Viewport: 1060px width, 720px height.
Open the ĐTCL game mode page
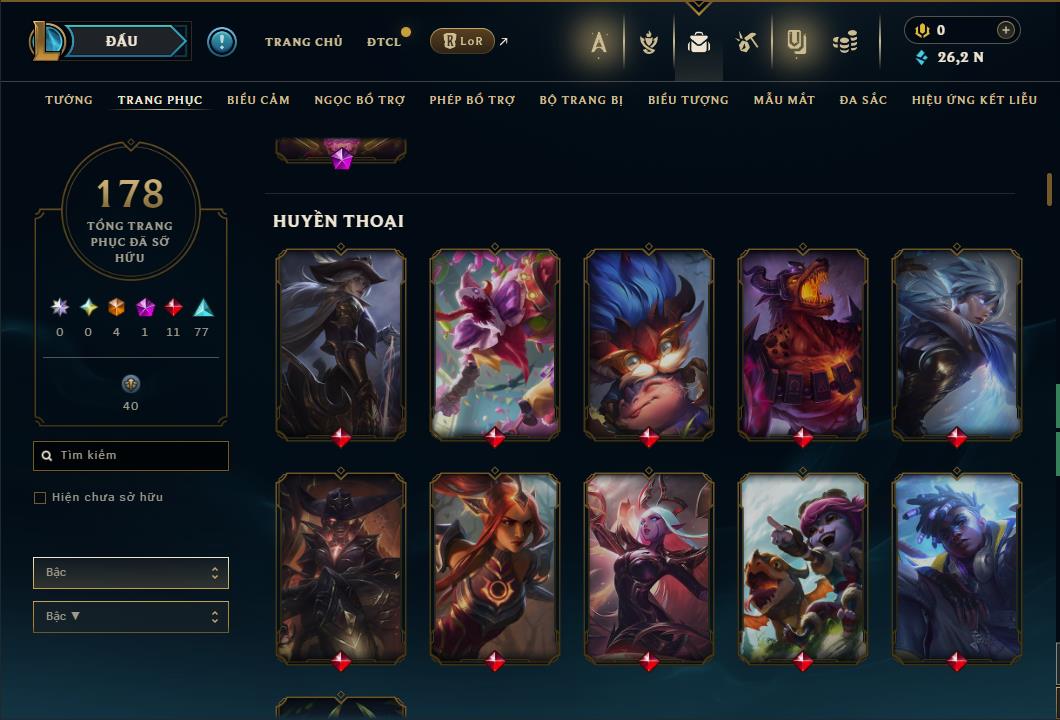tap(383, 42)
